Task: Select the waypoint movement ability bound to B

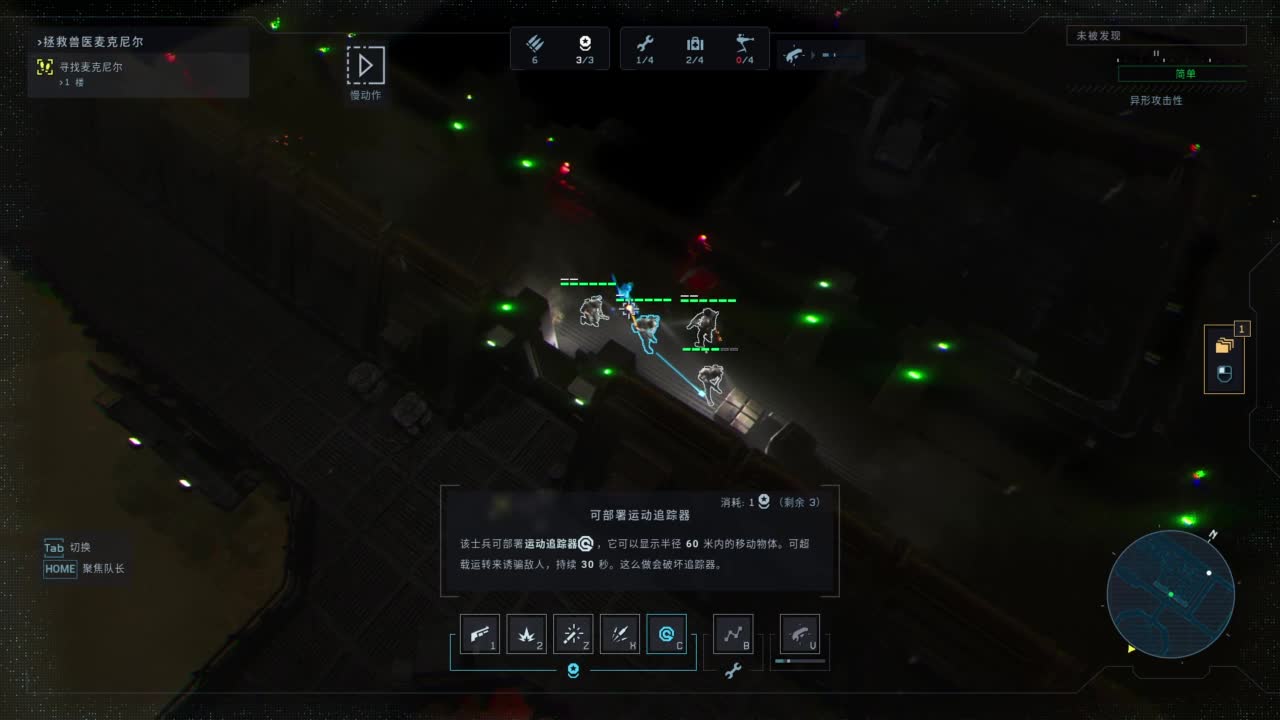Action: point(733,634)
